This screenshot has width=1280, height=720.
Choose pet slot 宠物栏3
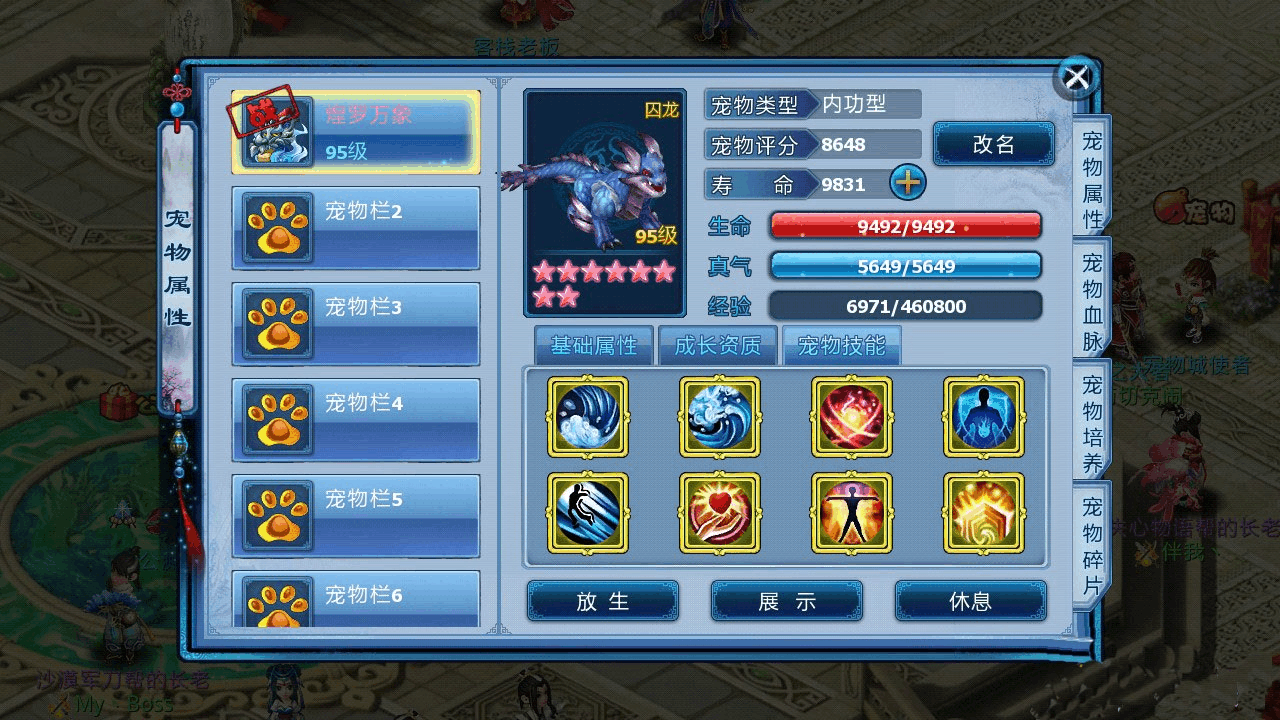[x=356, y=324]
